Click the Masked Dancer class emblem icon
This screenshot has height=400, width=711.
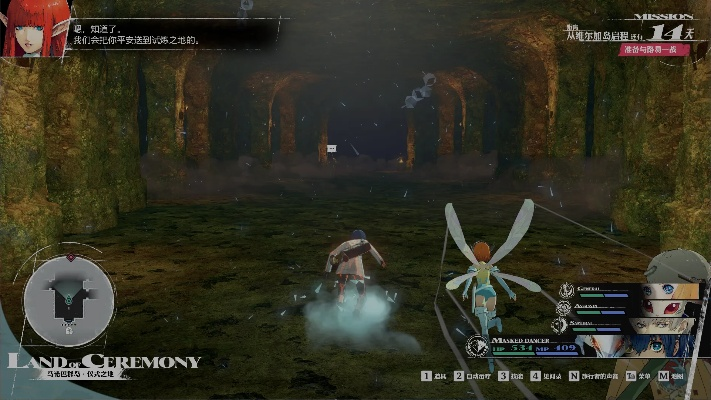[x=478, y=346]
